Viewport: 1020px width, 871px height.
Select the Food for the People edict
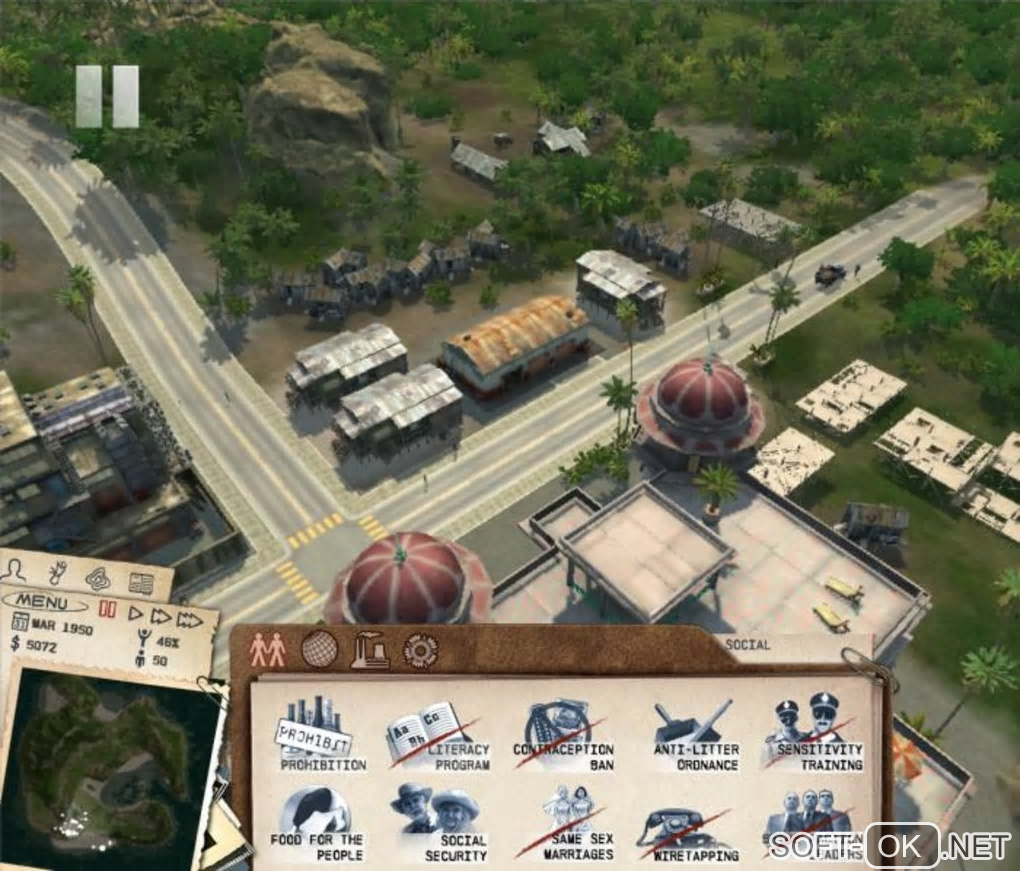(x=316, y=825)
